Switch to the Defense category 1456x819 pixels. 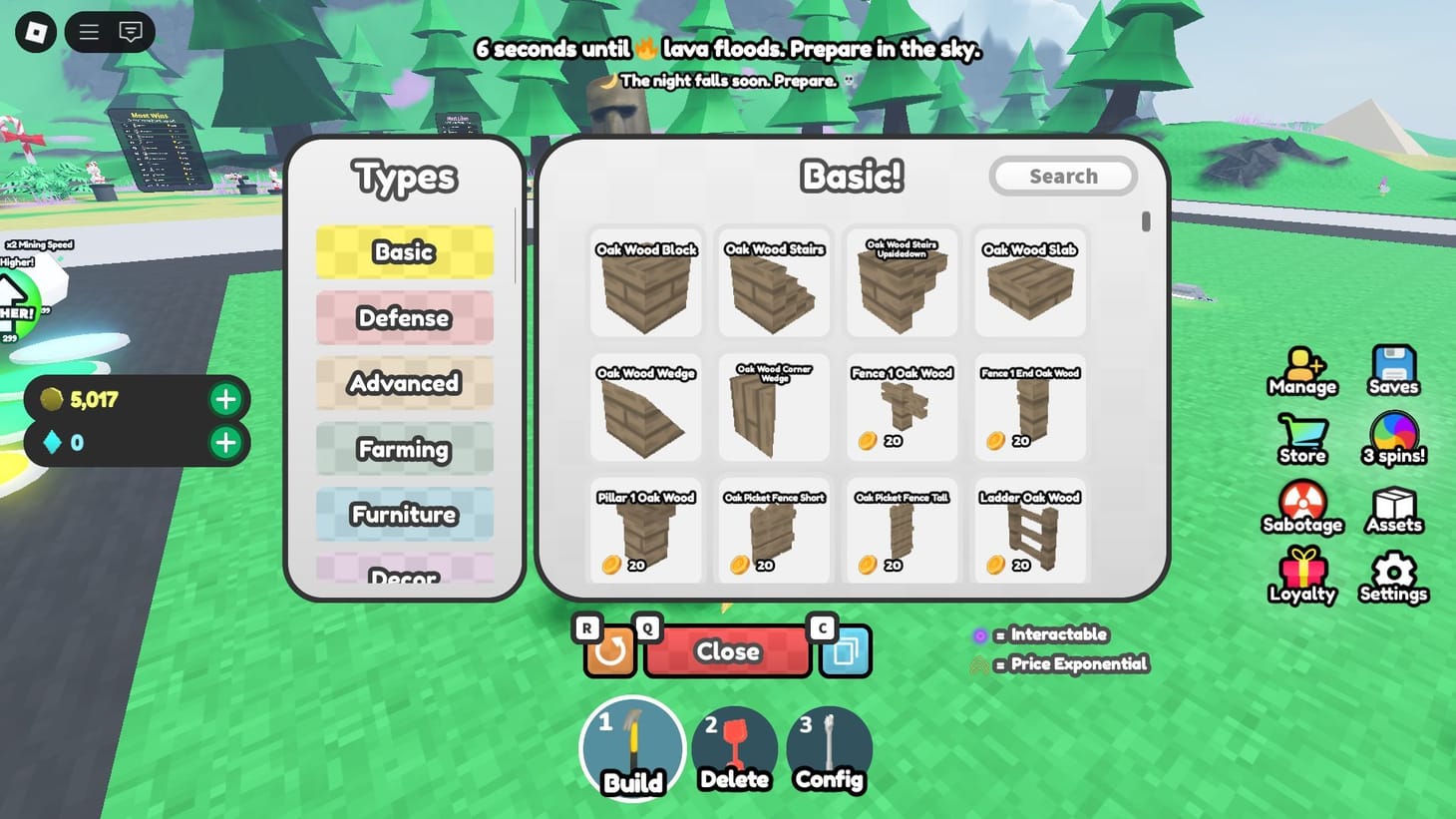pos(404,317)
